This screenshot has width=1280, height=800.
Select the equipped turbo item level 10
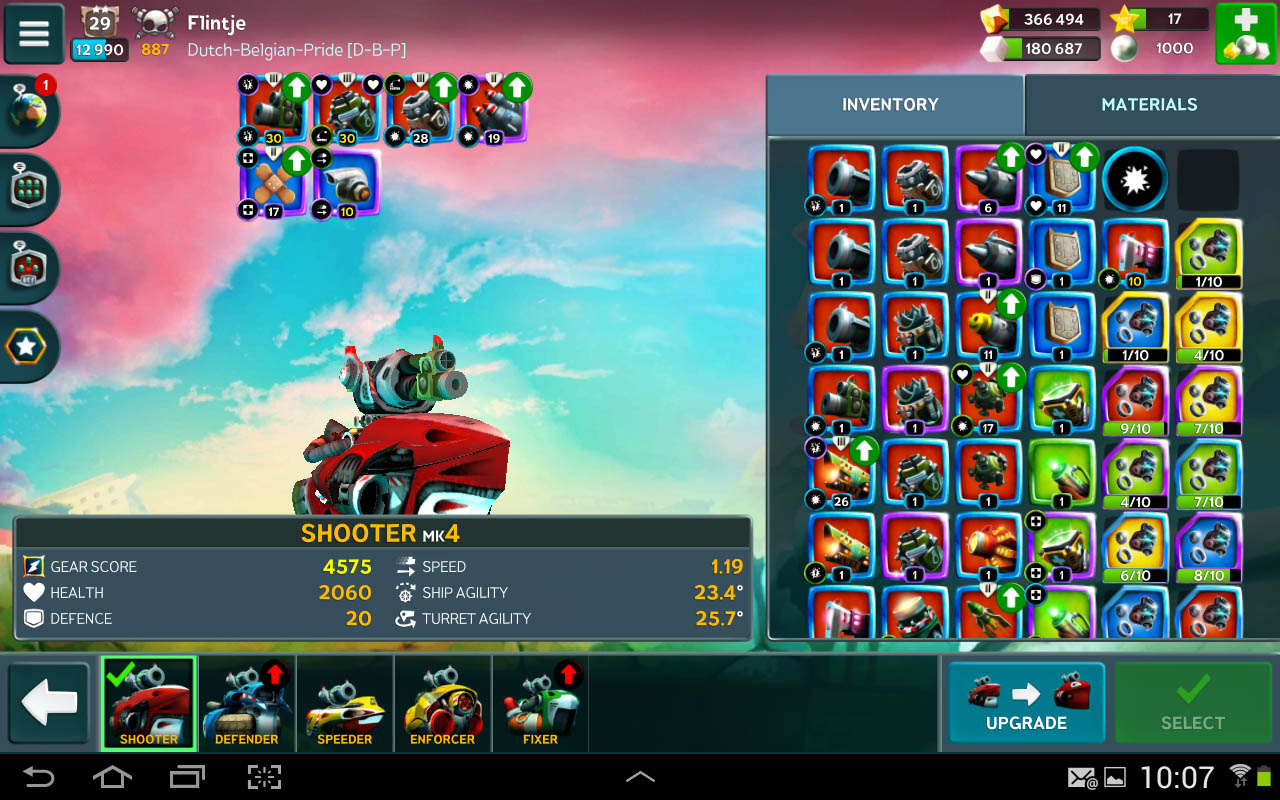pos(347,183)
